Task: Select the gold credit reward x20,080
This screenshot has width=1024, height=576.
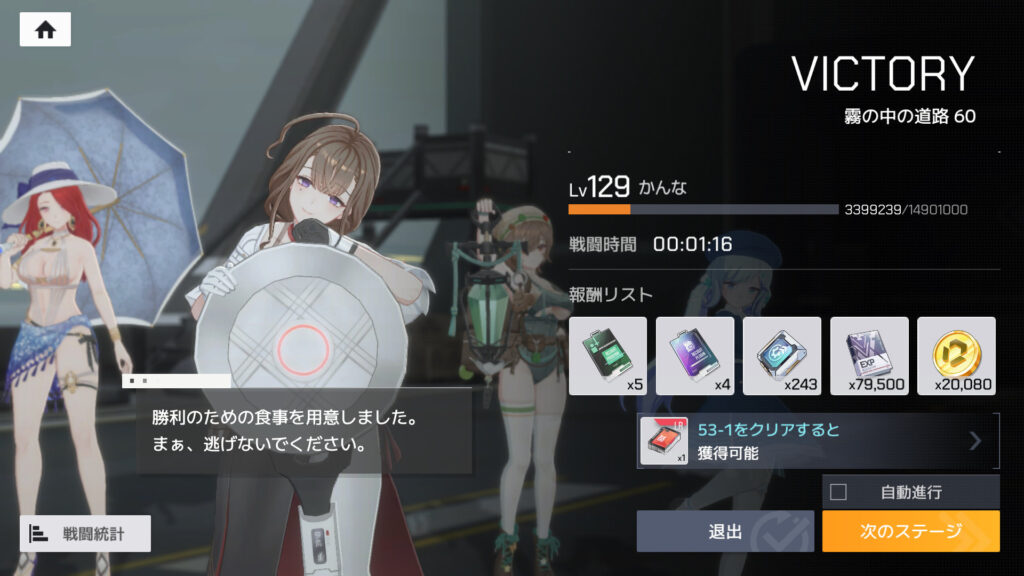Action: click(x=956, y=356)
